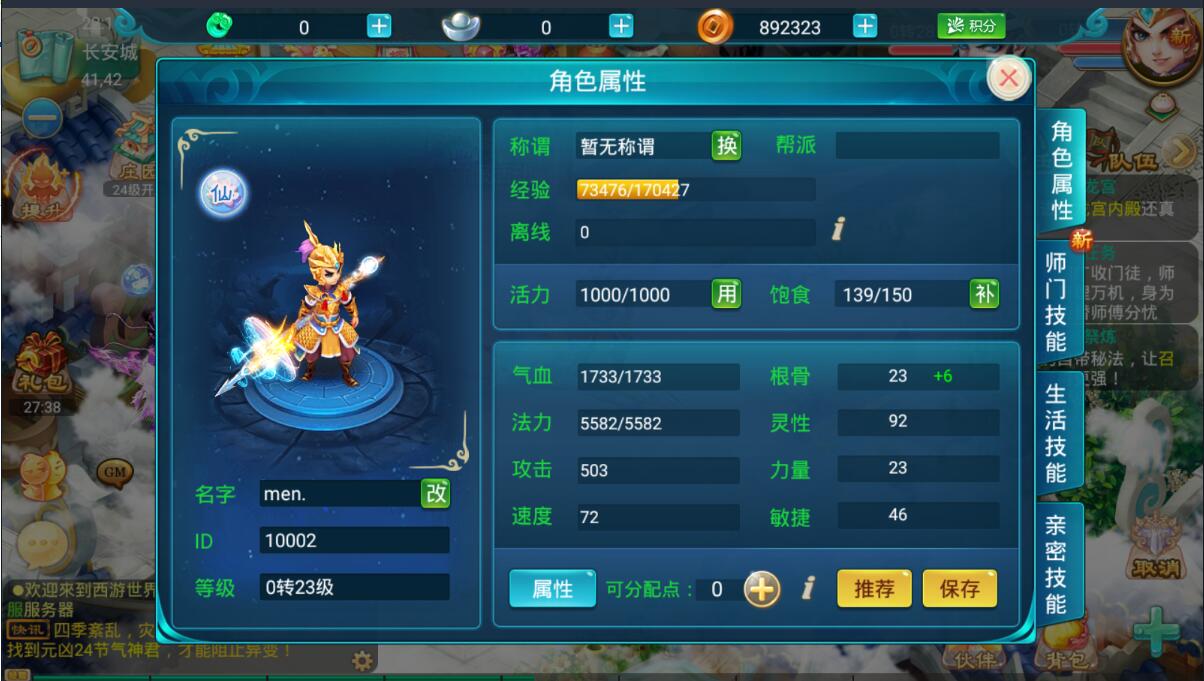
Task: Open the 属性 attributes button
Action: (x=552, y=589)
